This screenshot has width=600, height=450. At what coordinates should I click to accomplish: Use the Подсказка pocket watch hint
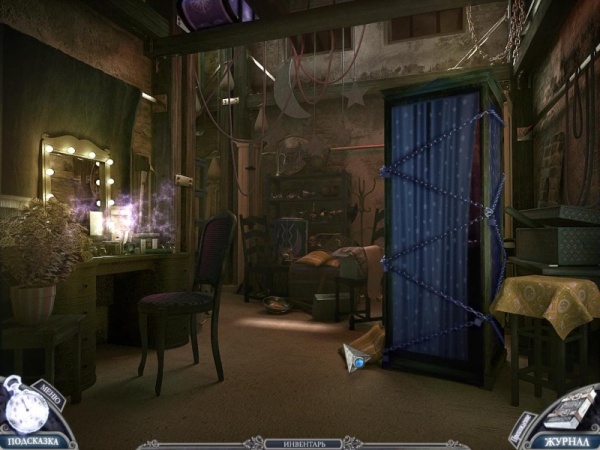tap(26, 410)
